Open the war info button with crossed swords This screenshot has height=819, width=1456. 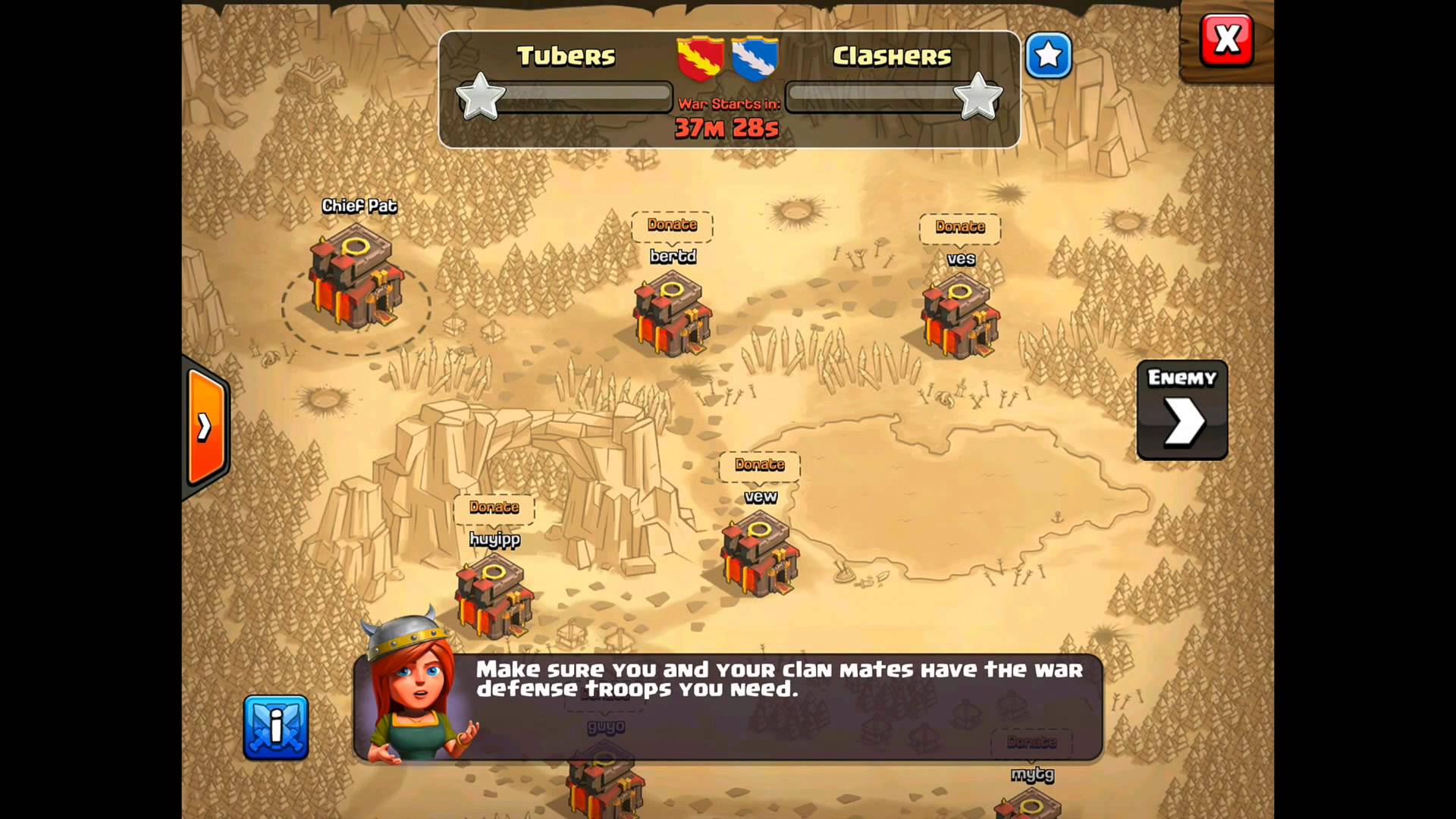[276, 726]
